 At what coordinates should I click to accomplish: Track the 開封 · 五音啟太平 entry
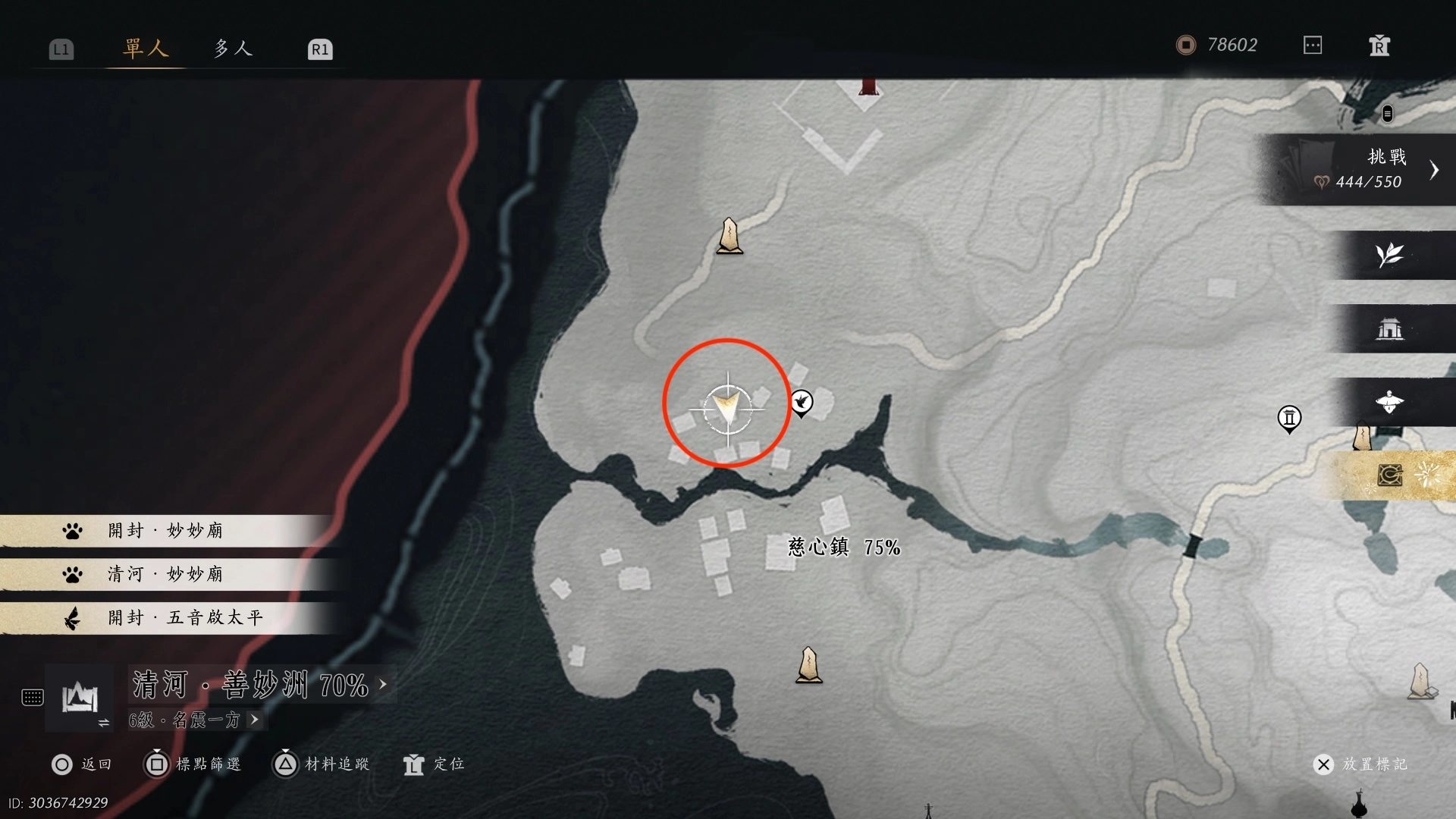[185, 617]
